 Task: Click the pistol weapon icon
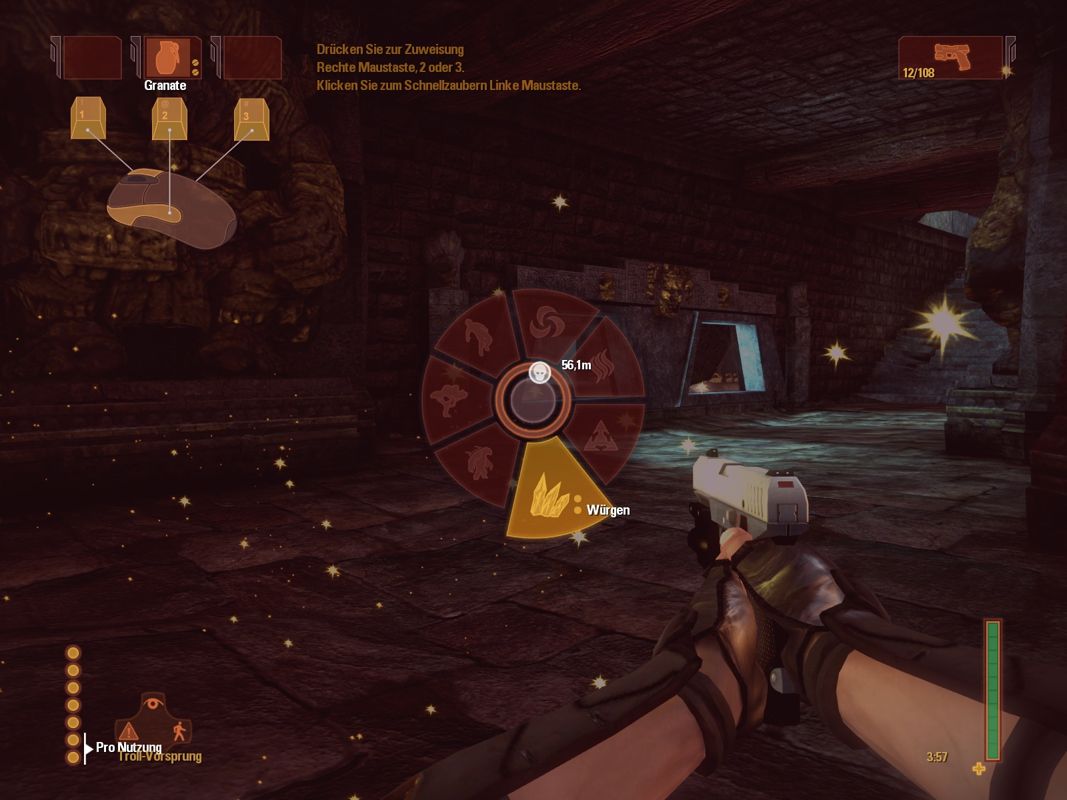click(950, 58)
